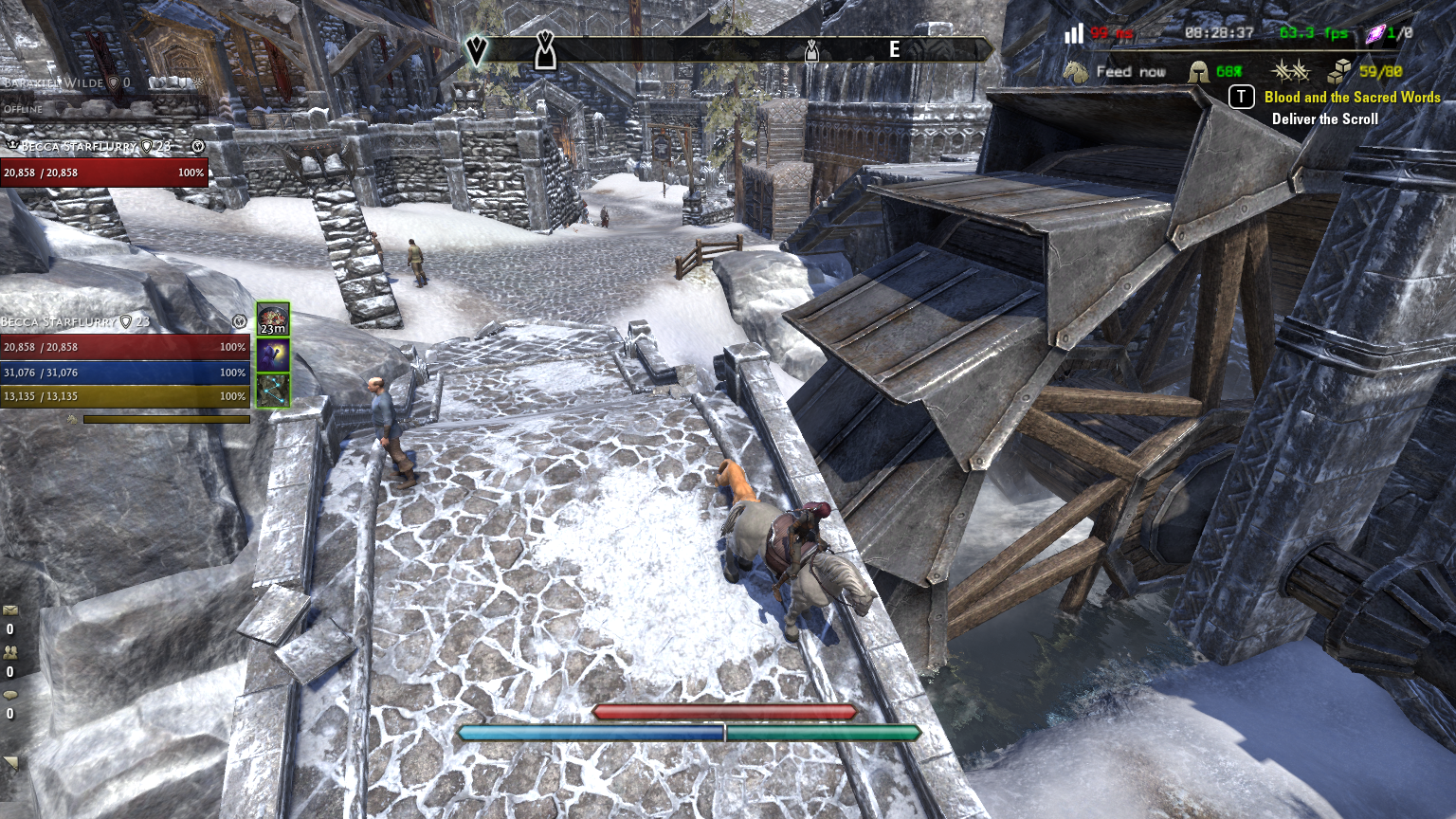
Task: Select the purple hooded figure buff icon
Action: 273,355
